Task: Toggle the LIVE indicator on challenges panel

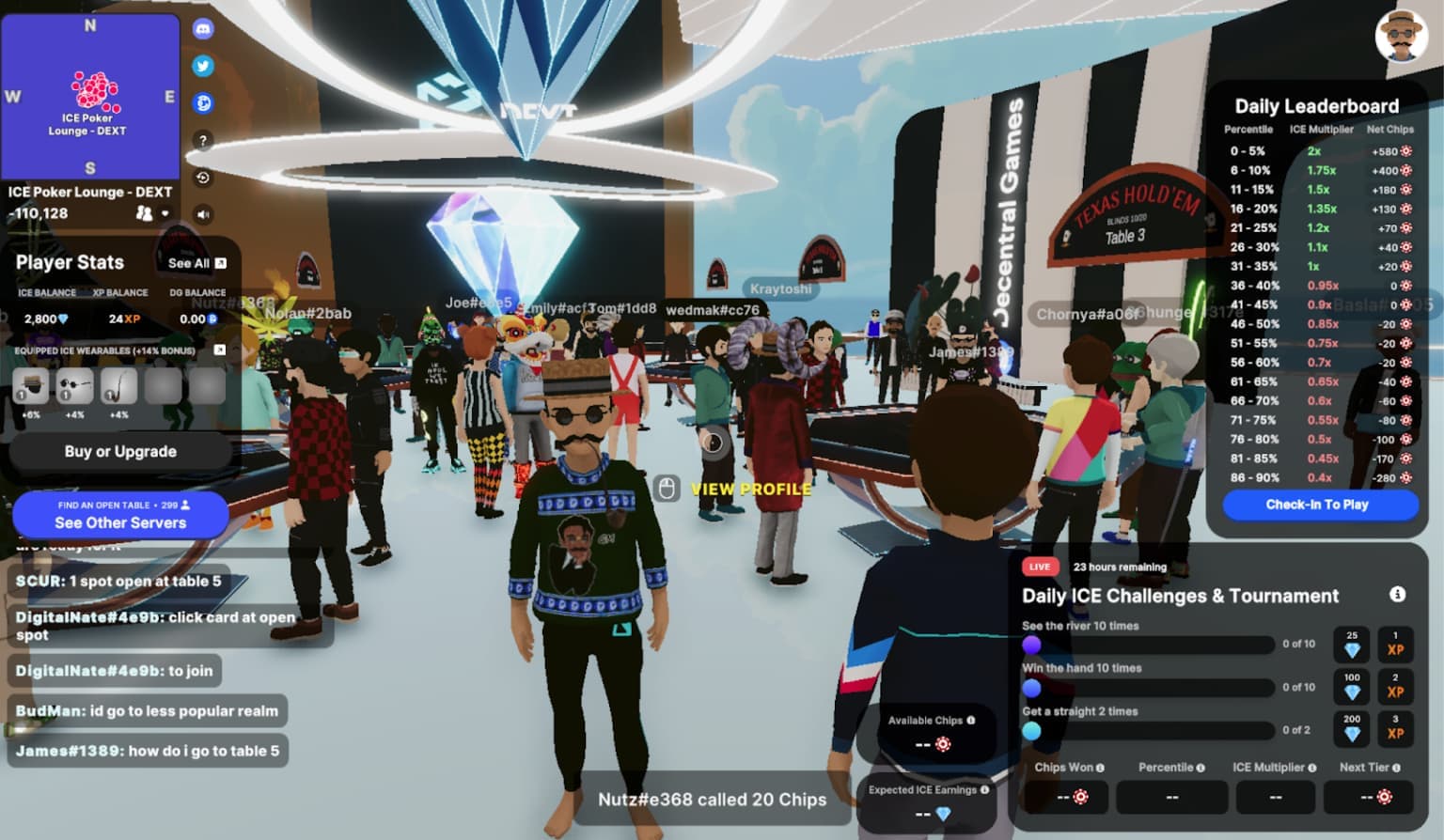Action: tap(1040, 567)
